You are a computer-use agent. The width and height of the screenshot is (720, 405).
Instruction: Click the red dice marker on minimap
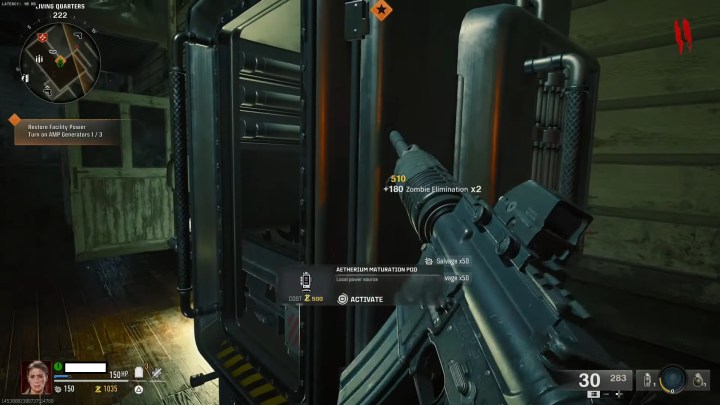44,37
